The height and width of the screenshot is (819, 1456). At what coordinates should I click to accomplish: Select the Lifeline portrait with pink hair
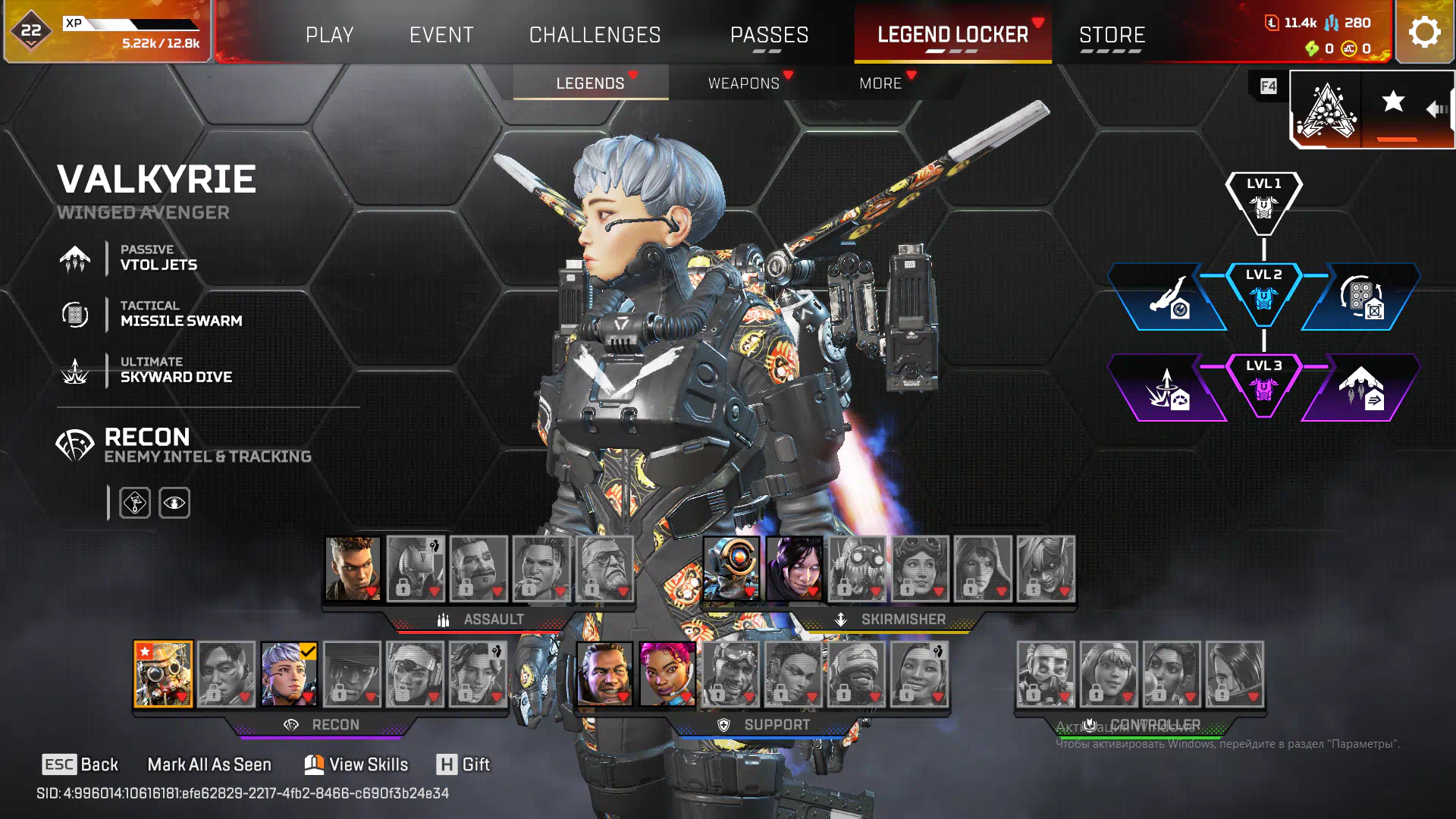tap(667, 674)
